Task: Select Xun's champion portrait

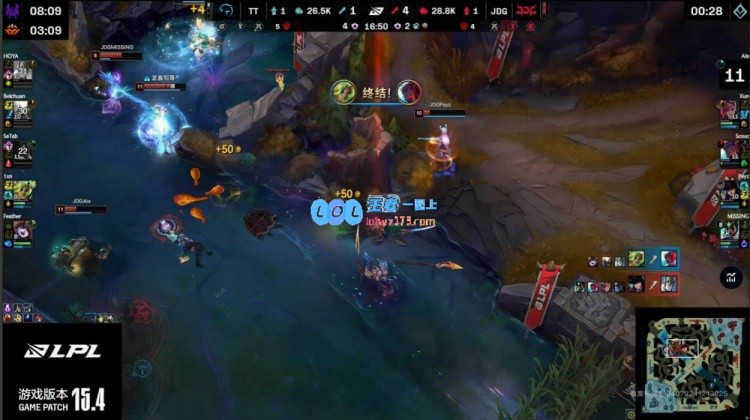Action: point(730,112)
